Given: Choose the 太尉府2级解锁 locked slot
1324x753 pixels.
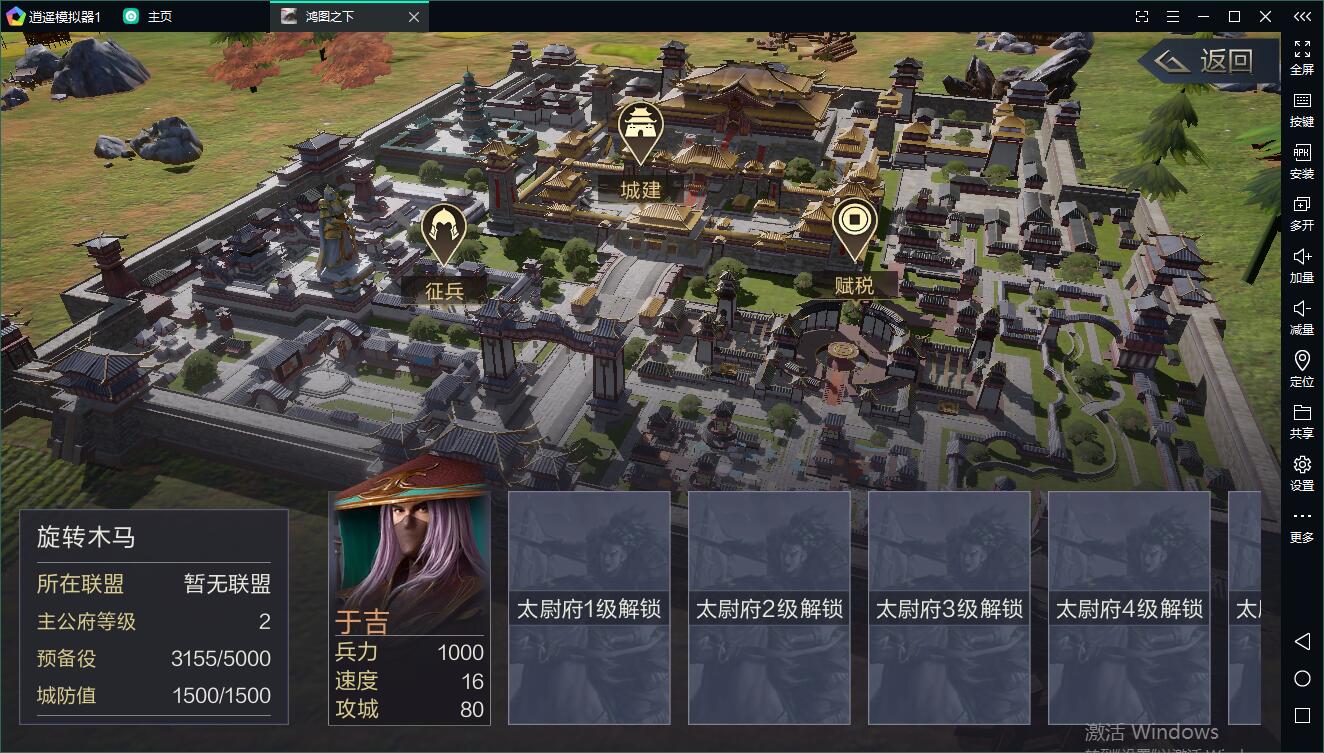Looking at the screenshot, I should click(x=769, y=607).
